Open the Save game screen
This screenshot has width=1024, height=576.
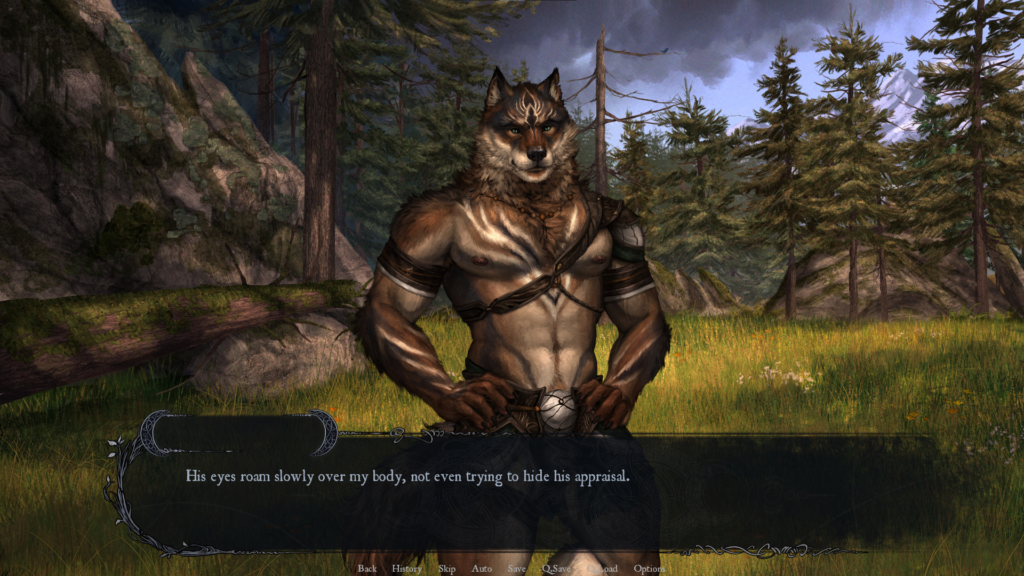pos(516,569)
